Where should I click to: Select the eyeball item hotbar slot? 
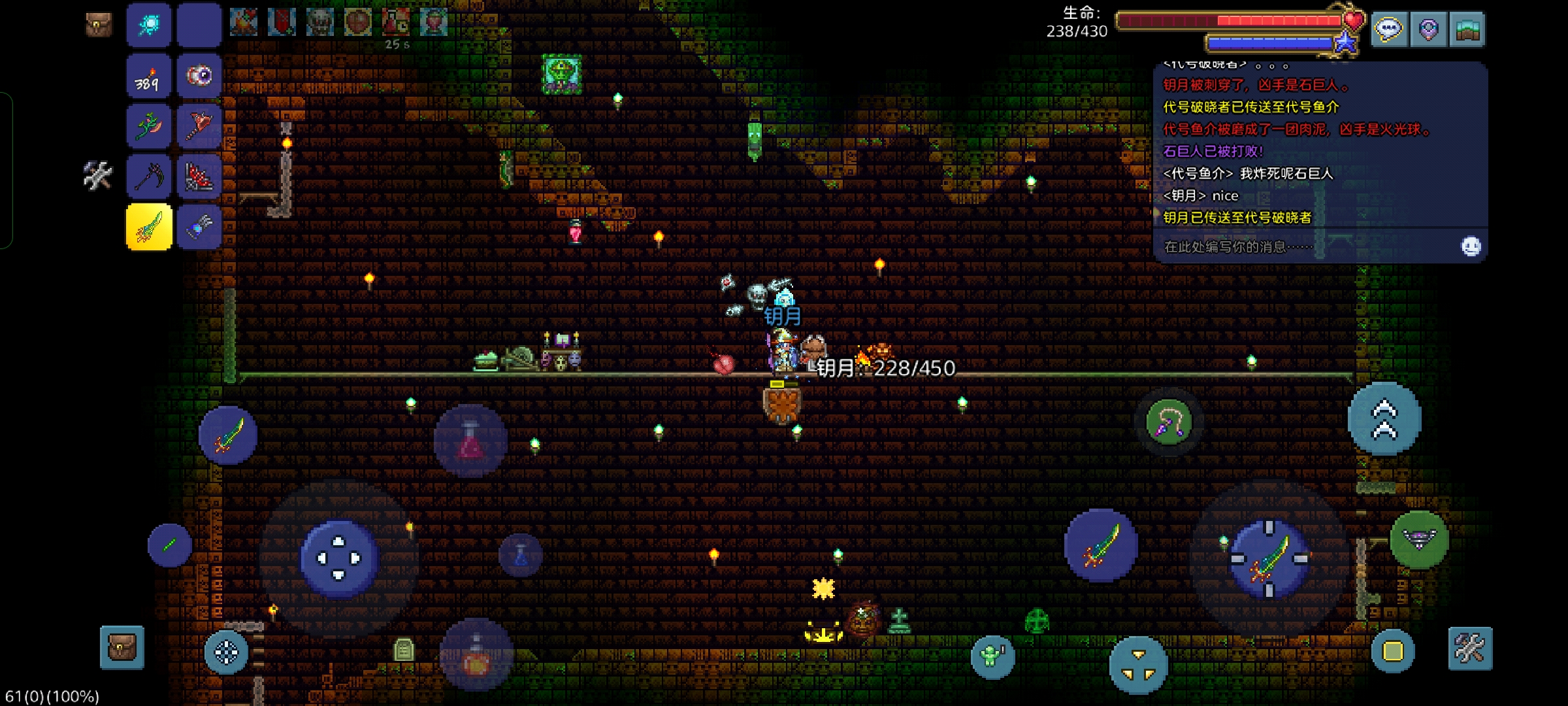click(x=199, y=77)
